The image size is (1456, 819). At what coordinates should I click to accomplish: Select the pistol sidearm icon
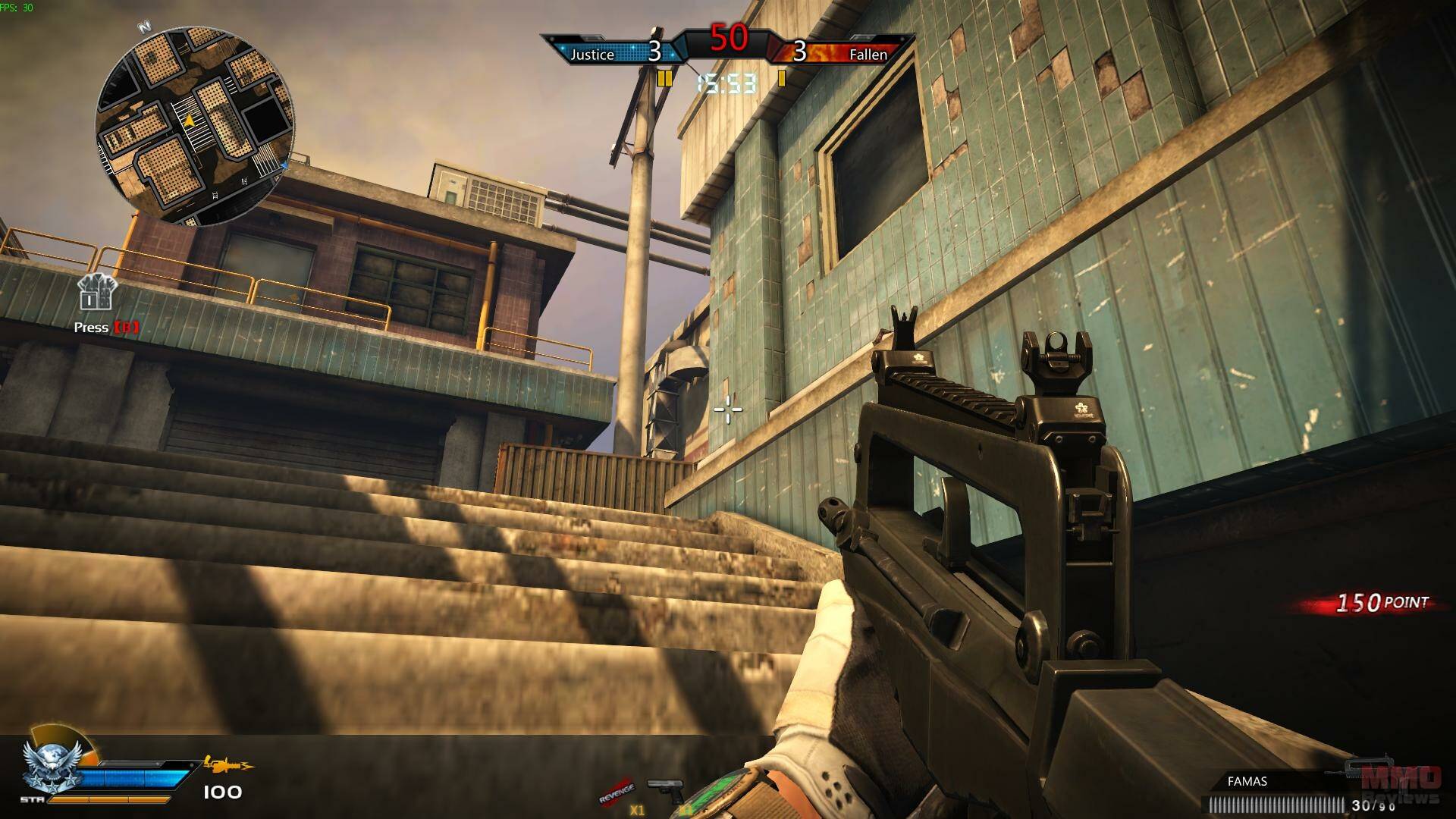click(x=664, y=789)
